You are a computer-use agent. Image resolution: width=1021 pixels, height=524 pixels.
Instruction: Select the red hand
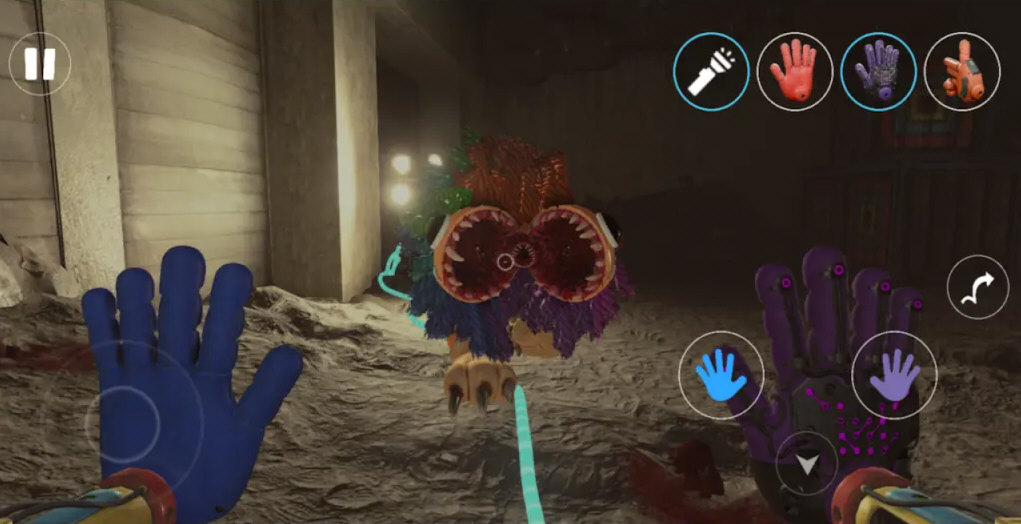tap(795, 71)
